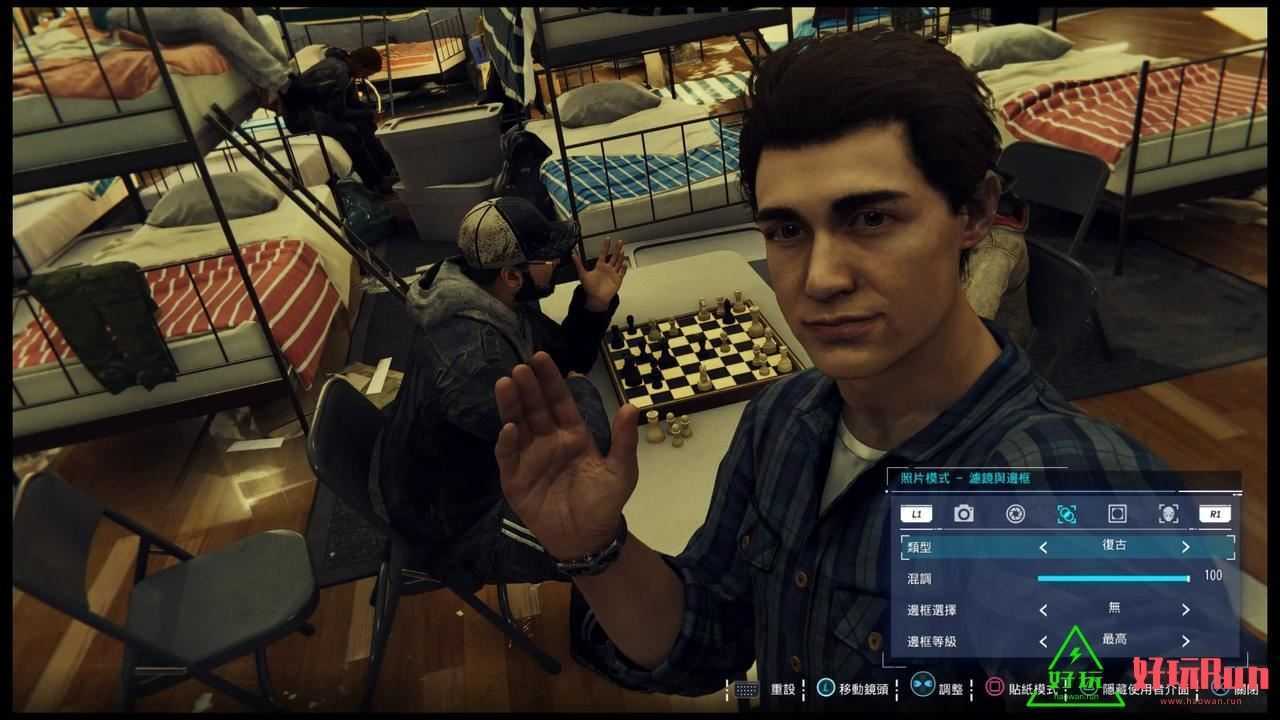Viewport: 1280px width, 720px height.
Task: Click the left arrow beside 邊框選擇
Action: tap(1043, 609)
